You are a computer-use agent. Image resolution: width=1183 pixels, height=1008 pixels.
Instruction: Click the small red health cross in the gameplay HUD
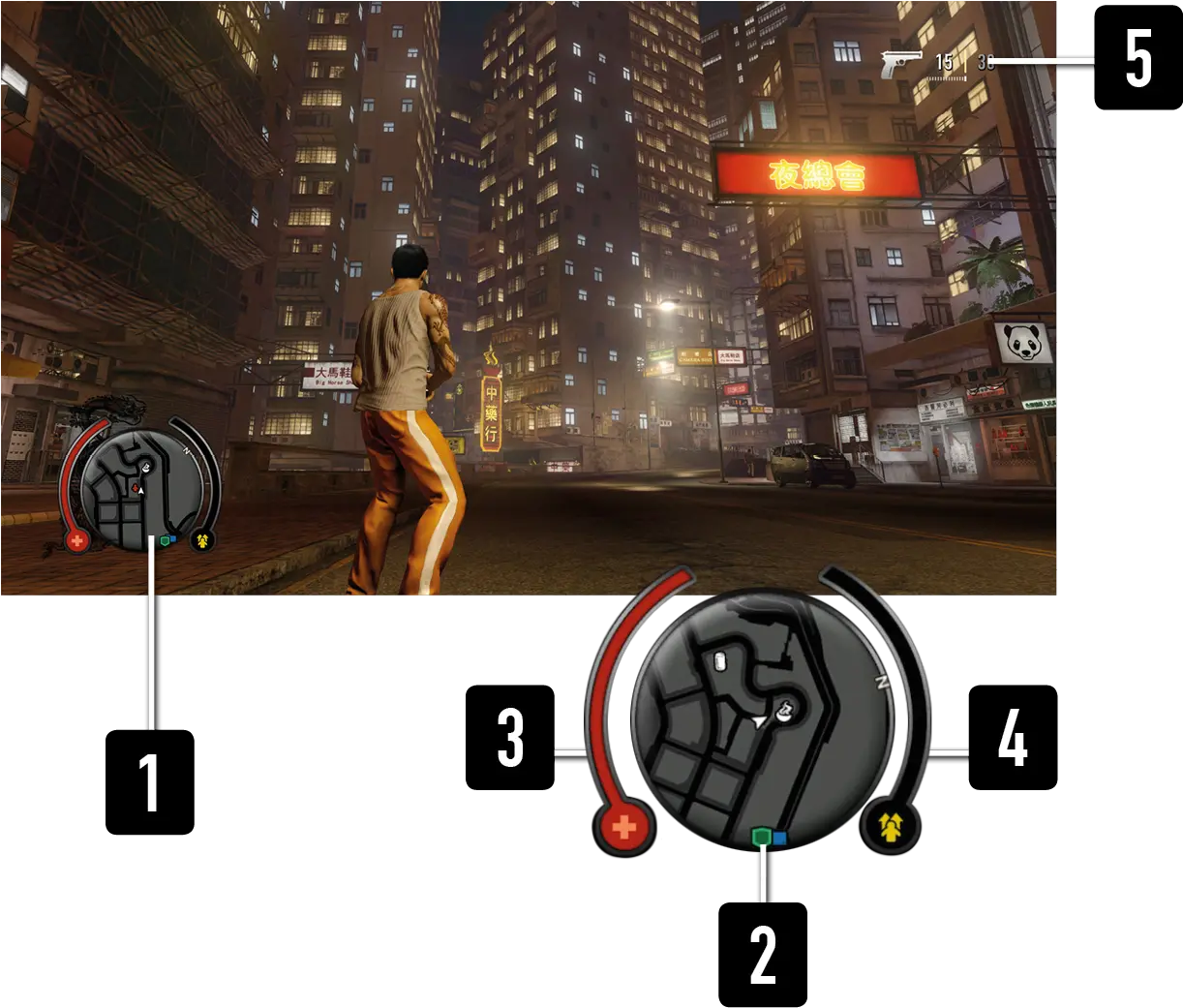coord(77,539)
